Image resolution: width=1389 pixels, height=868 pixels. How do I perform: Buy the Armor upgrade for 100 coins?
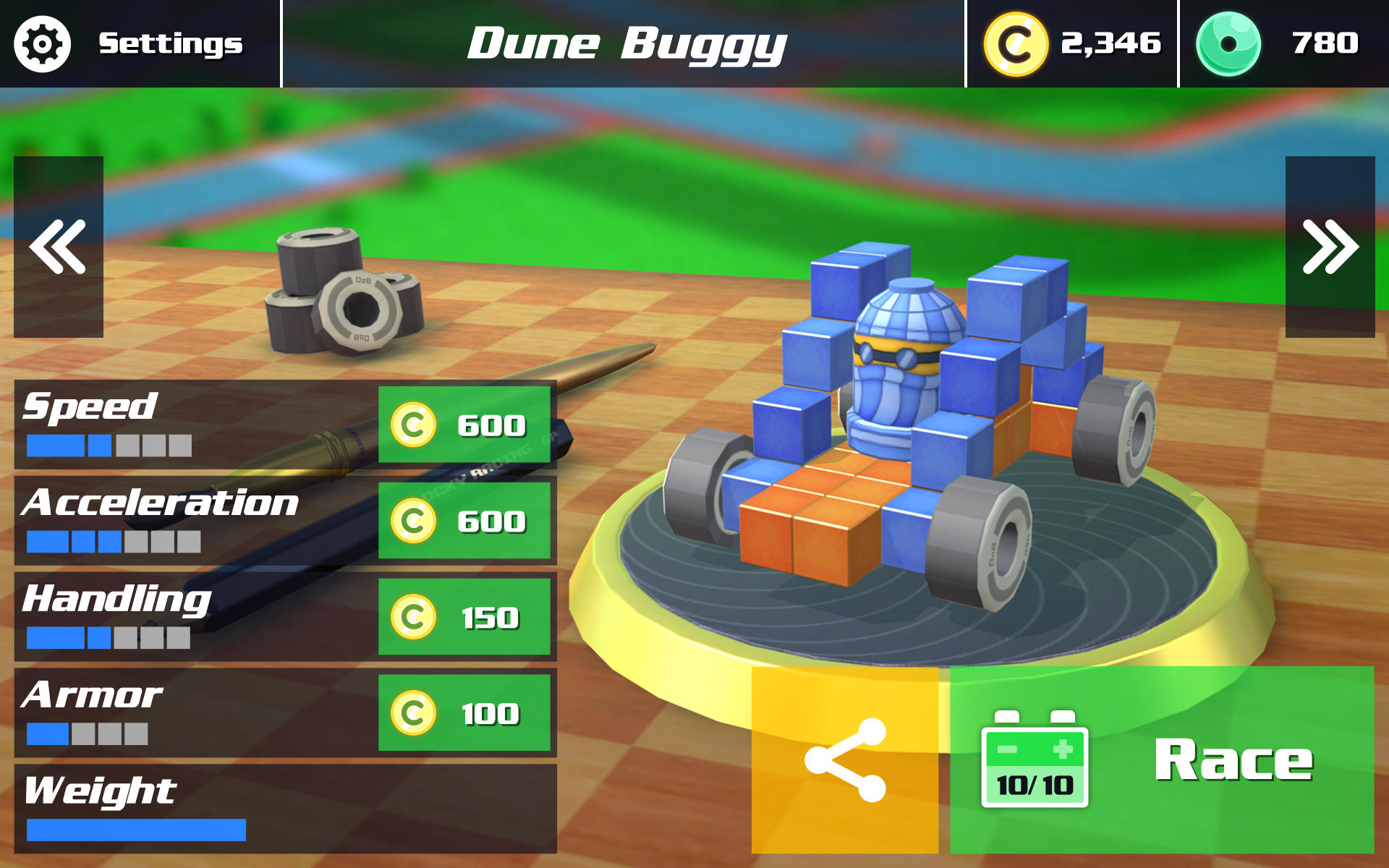[x=465, y=712]
